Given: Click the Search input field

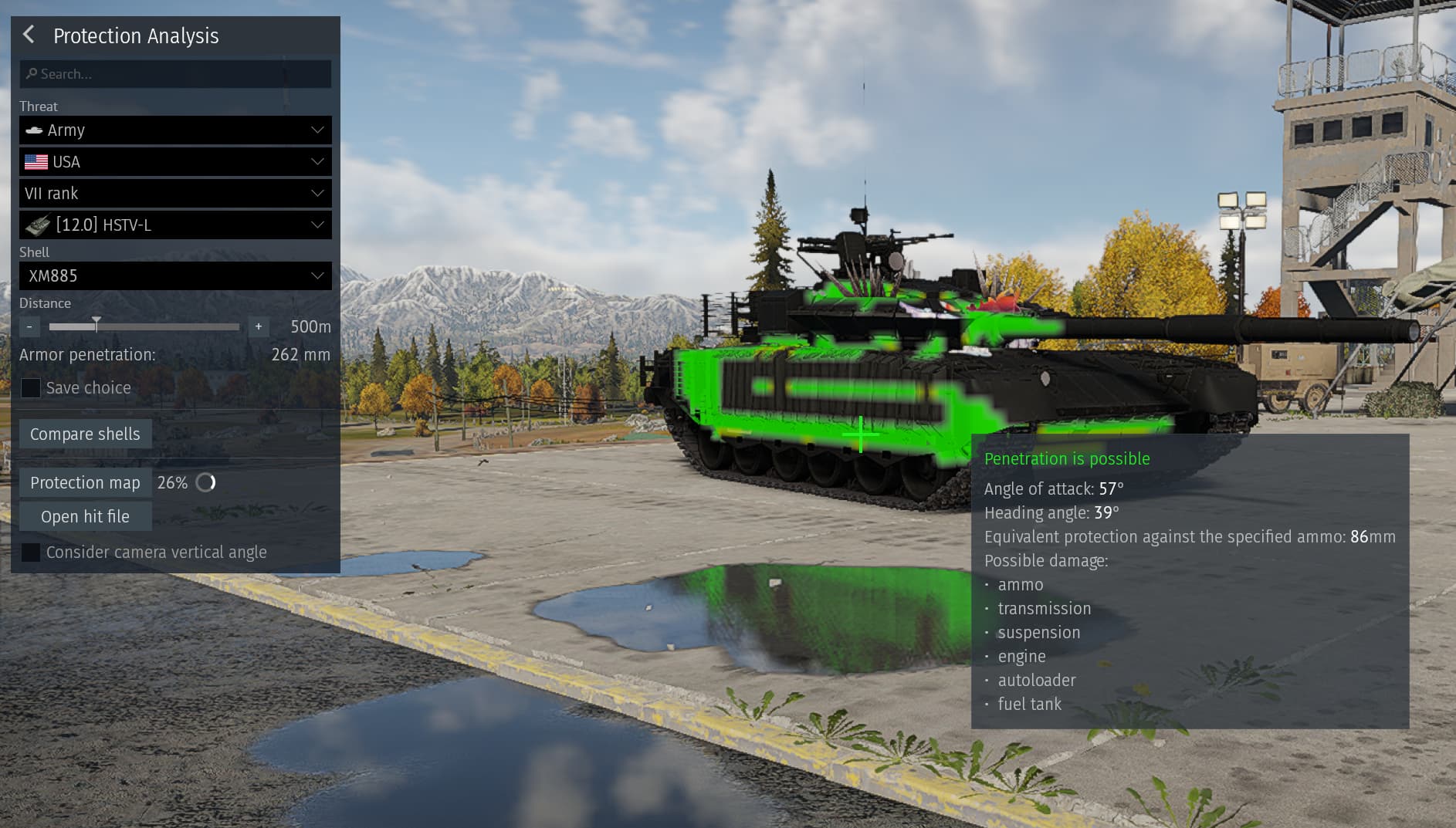Looking at the screenshot, I should pyautogui.click(x=176, y=74).
